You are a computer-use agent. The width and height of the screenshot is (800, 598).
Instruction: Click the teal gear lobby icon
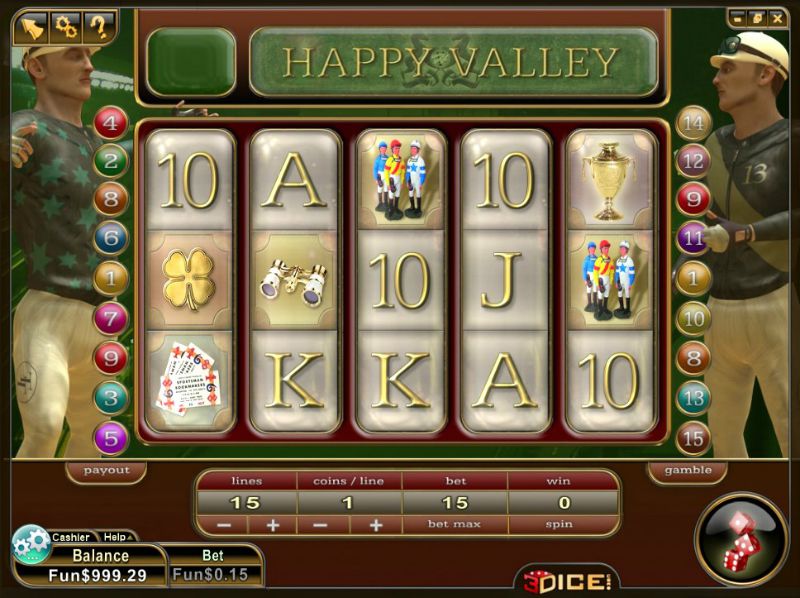coord(31,546)
